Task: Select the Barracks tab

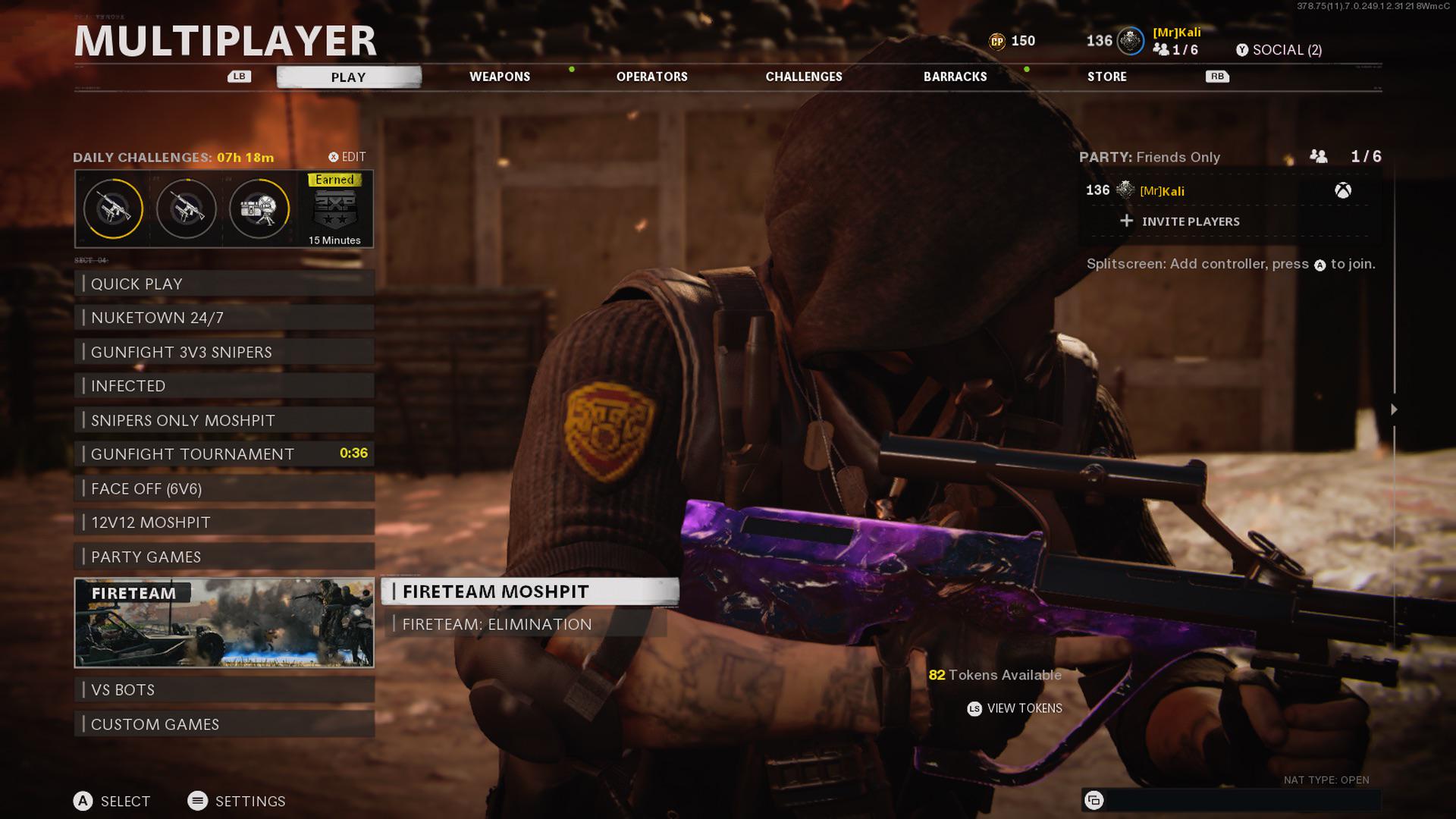Action: pos(955,77)
